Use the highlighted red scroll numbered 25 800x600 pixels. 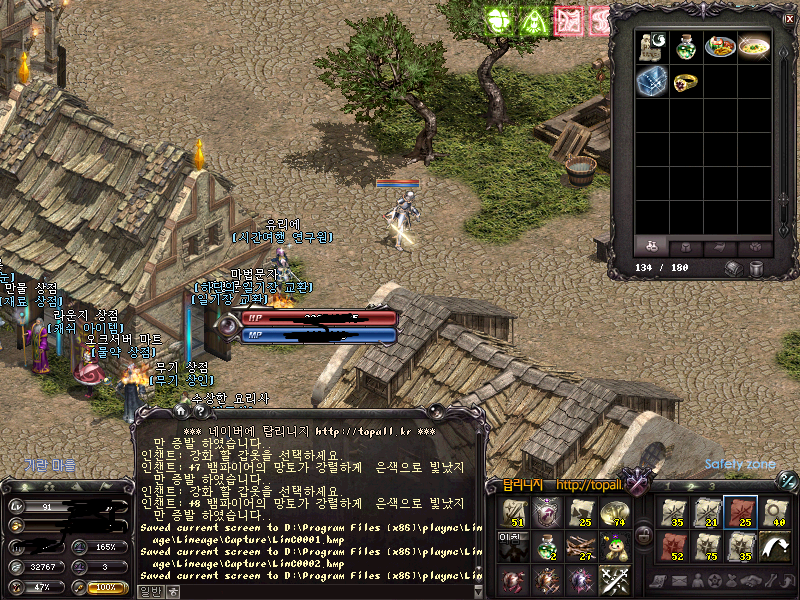click(x=740, y=513)
